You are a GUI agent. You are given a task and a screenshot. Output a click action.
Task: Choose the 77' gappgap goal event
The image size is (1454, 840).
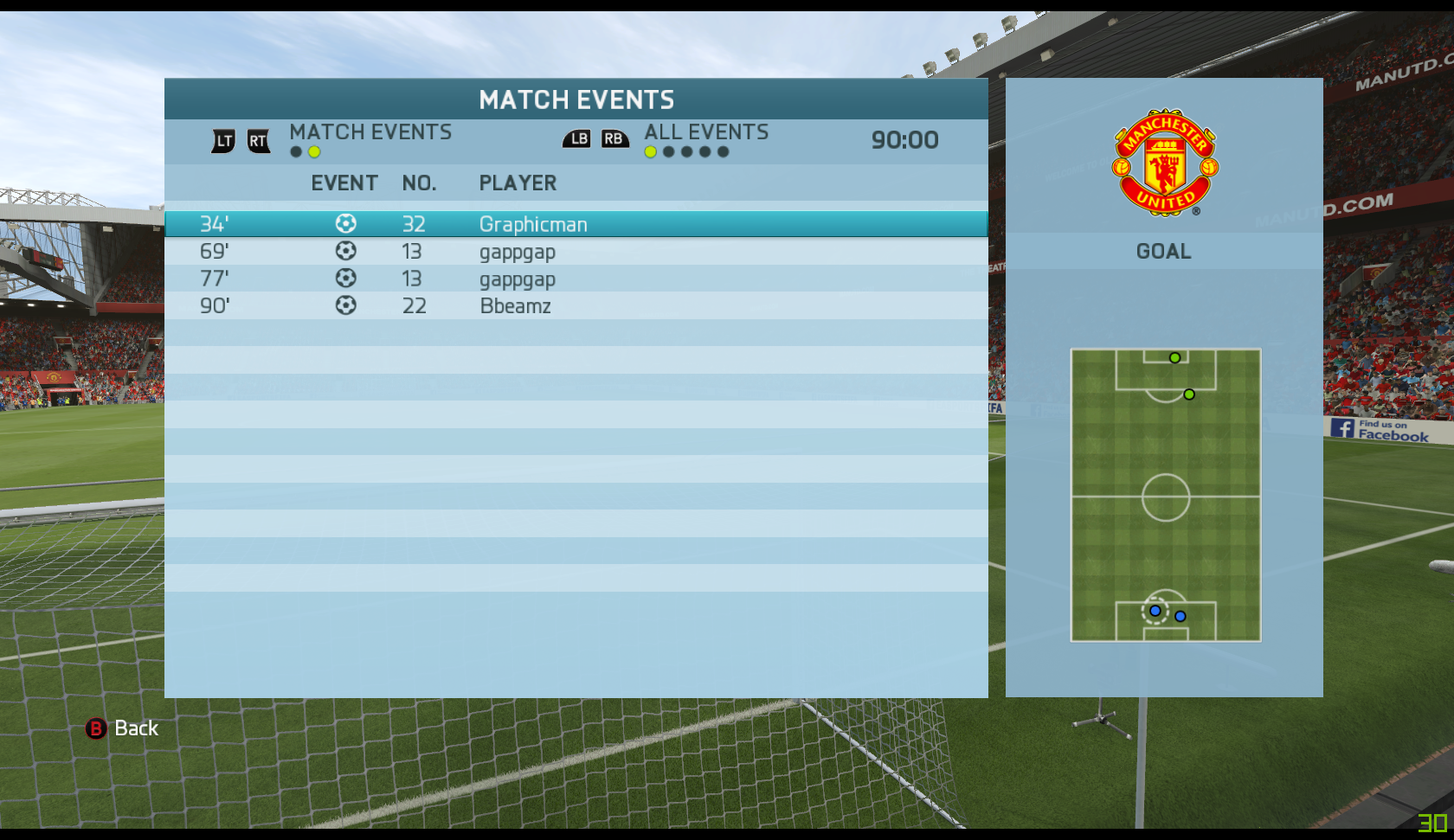click(576, 279)
